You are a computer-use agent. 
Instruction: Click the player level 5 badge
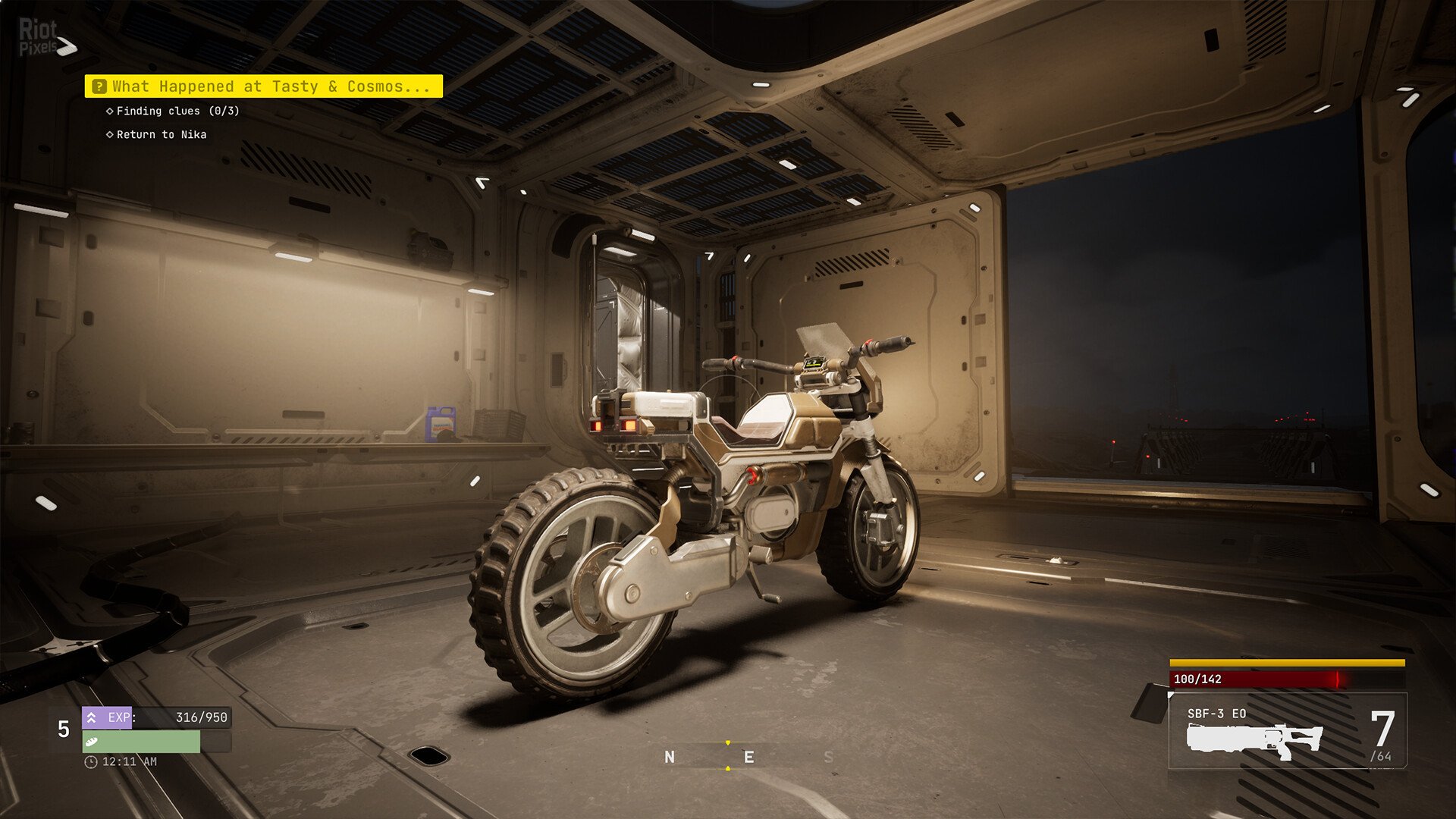(x=64, y=730)
